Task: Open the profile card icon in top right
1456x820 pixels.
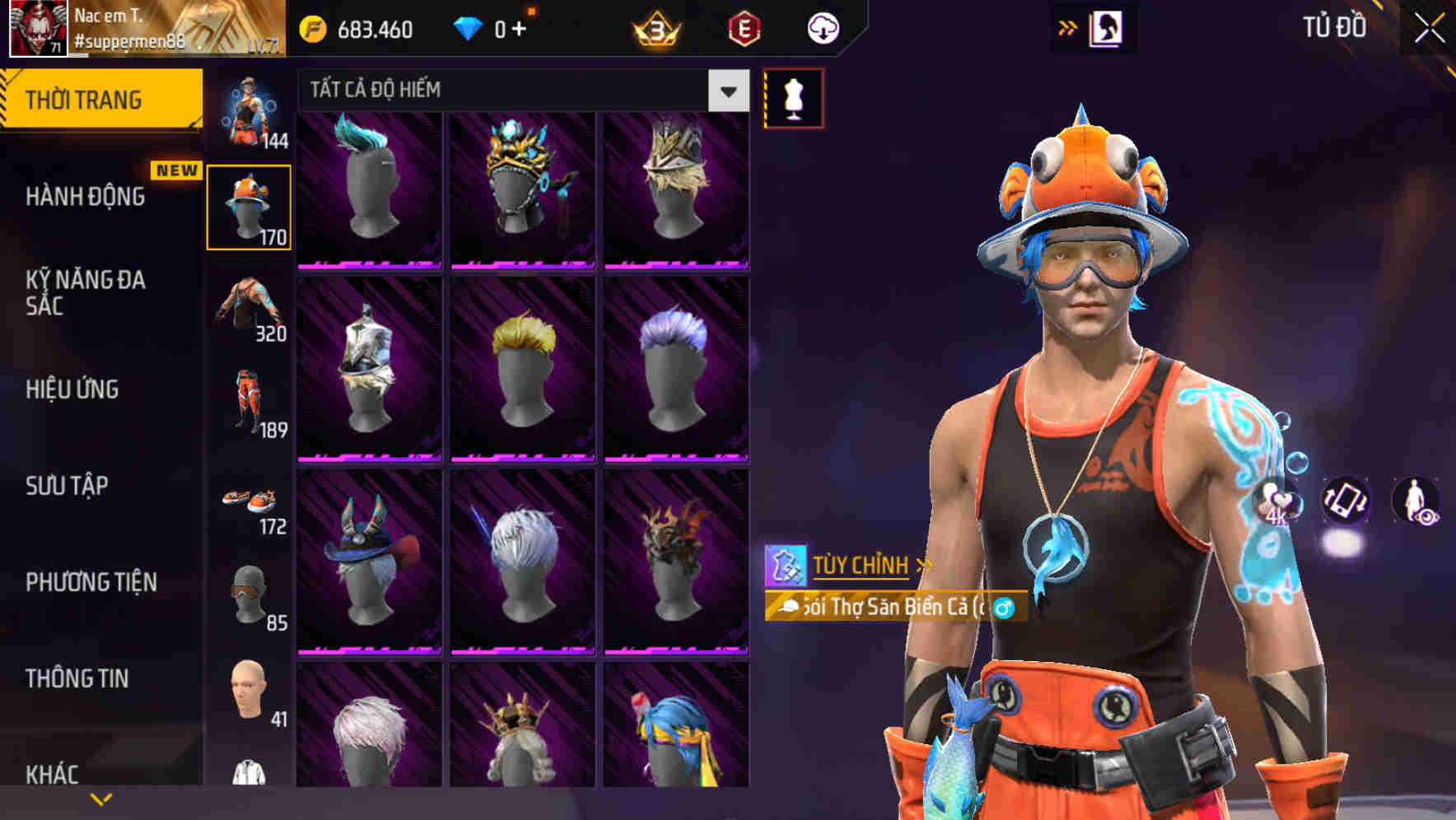Action: pyautogui.click(x=1108, y=27)
